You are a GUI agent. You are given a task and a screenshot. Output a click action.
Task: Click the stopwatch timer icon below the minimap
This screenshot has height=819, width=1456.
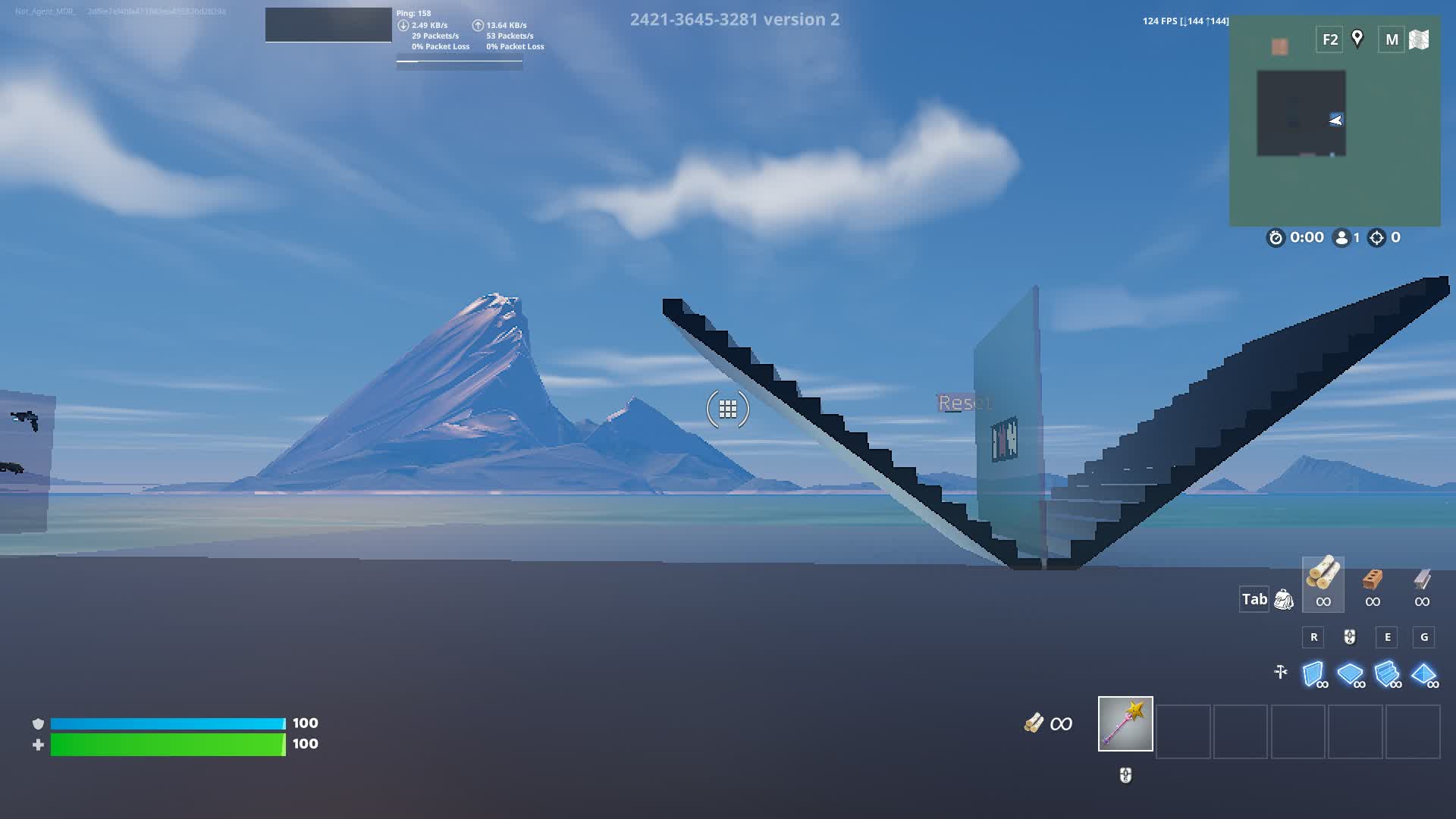(1276, 237)
